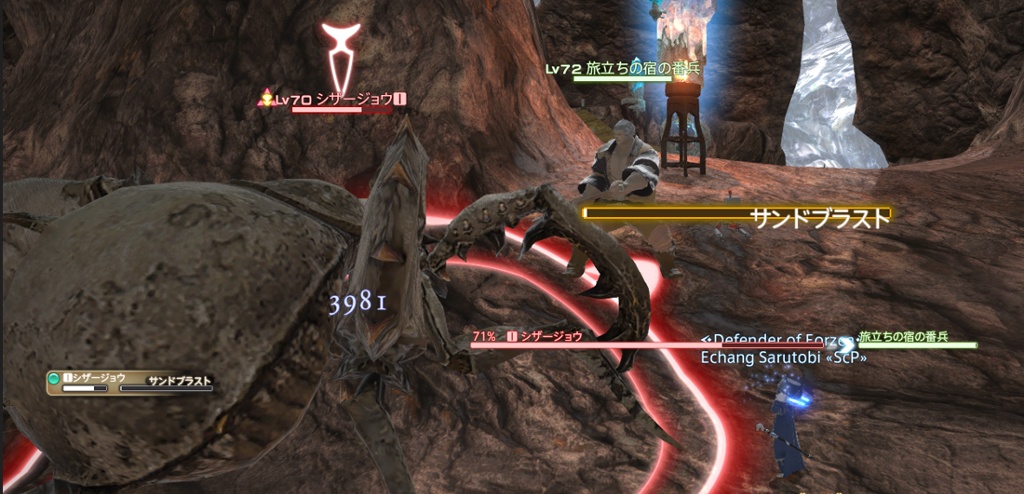Choose the target-of-target 旅立ちの宿の番兵 bar
1024x494 pixels.
916,338
